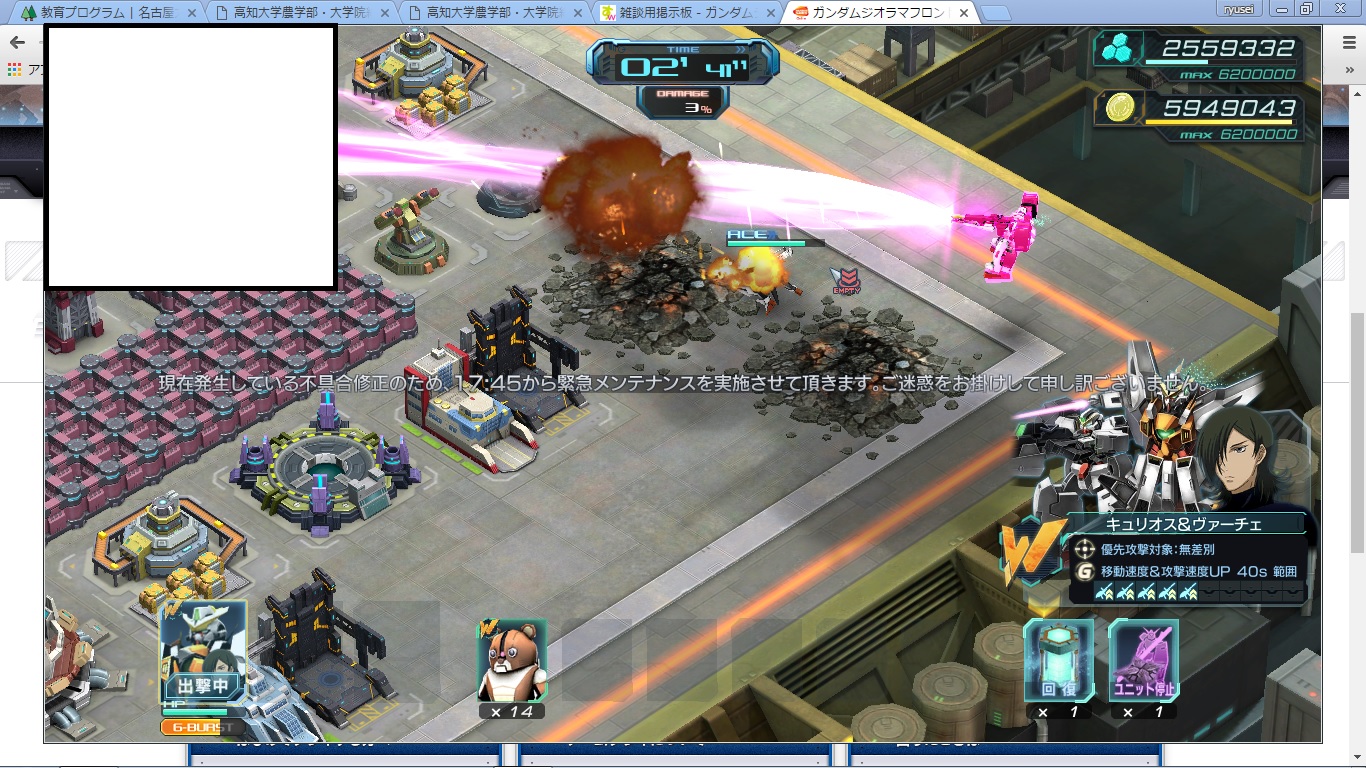
Task: Use the ユニット停止 unit stop item
Action: (x=1143, y=660)
